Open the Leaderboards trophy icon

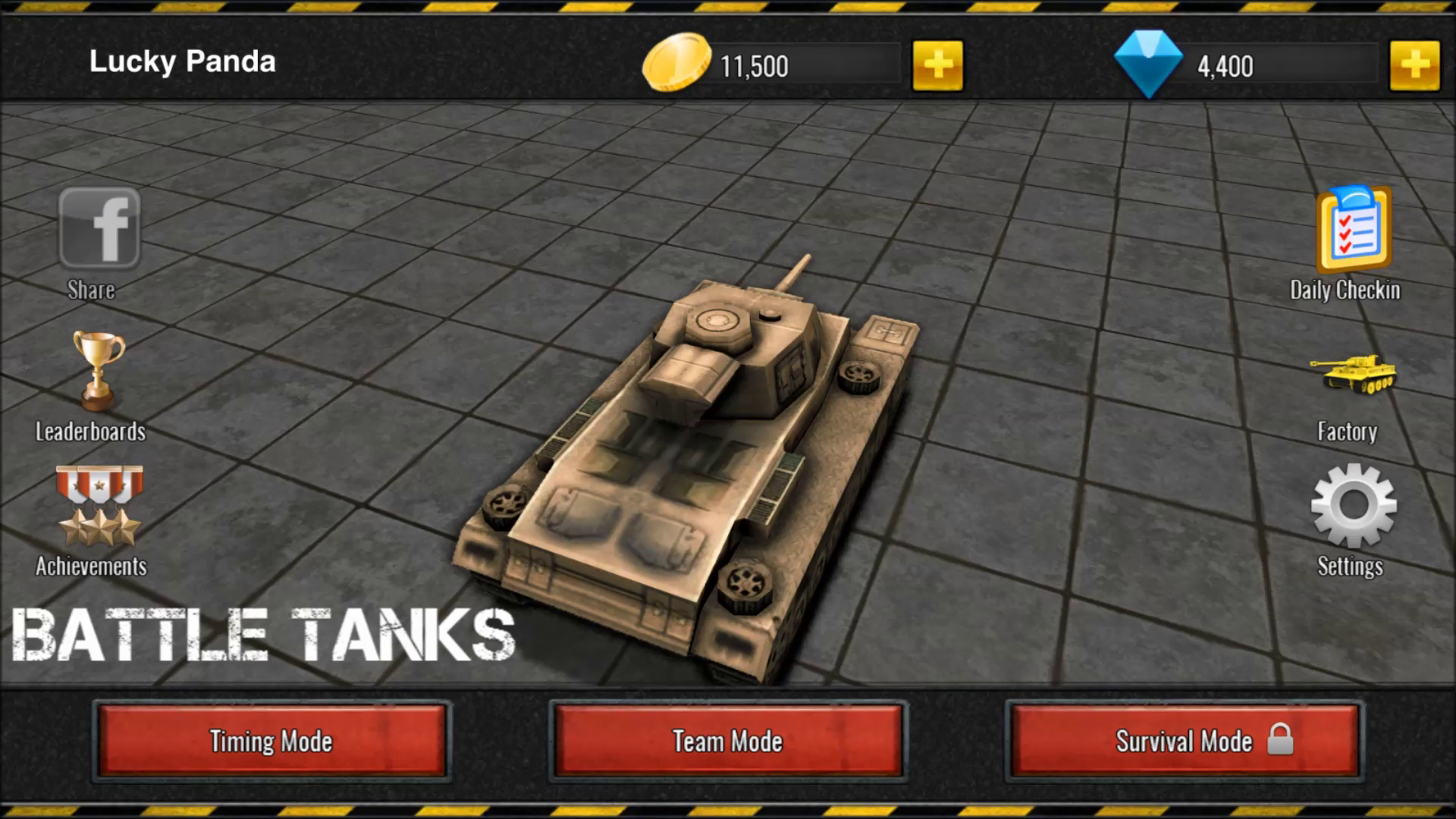[x=96, y=371]
